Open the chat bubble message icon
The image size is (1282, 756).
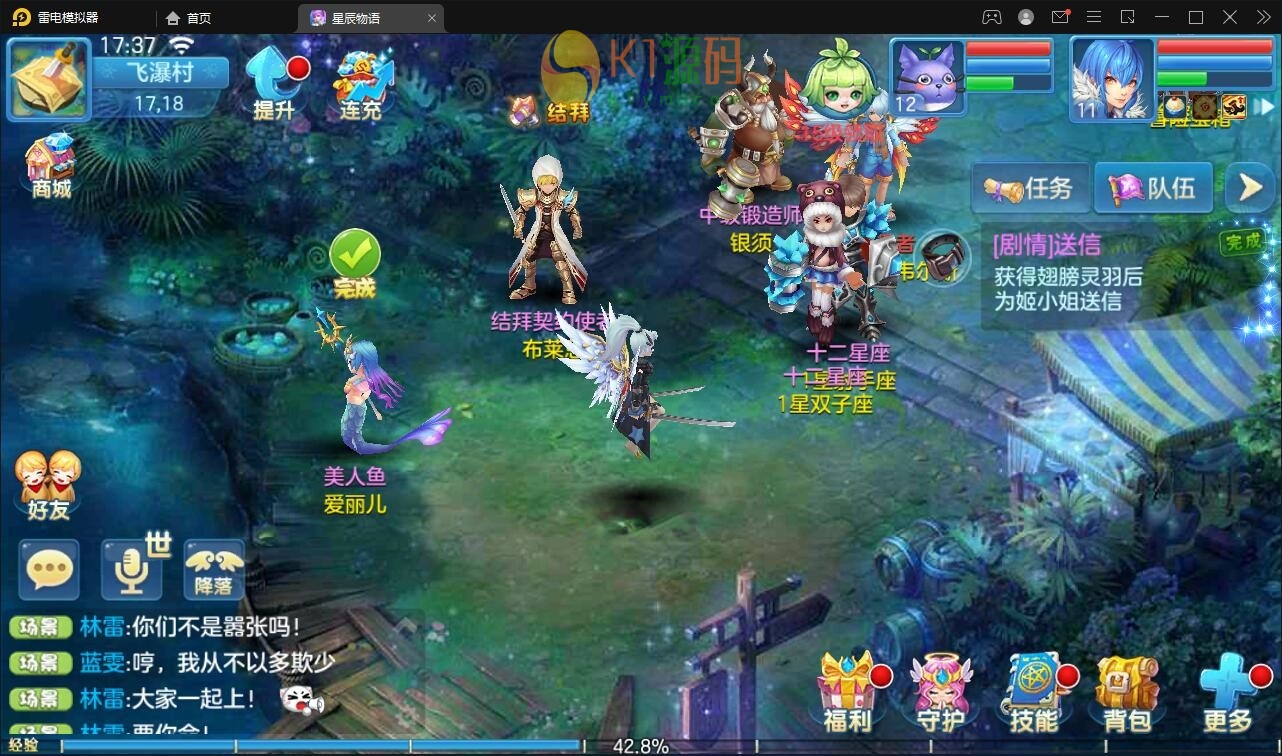click(48, 570)
